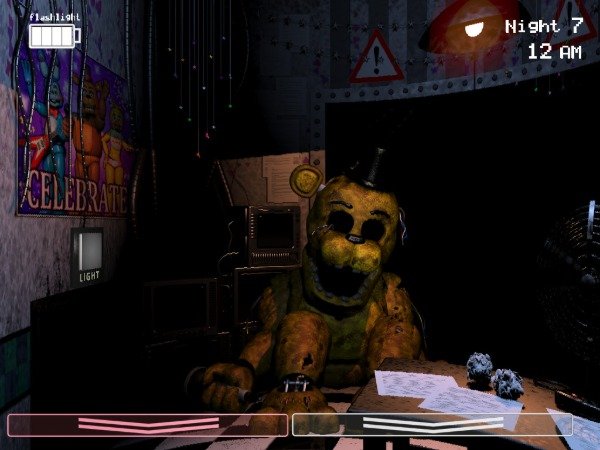Turn on the left vent LIGHT button
The height and width of the screenshot is (450, 600).
pyautogui.click(x=88, y=248)
